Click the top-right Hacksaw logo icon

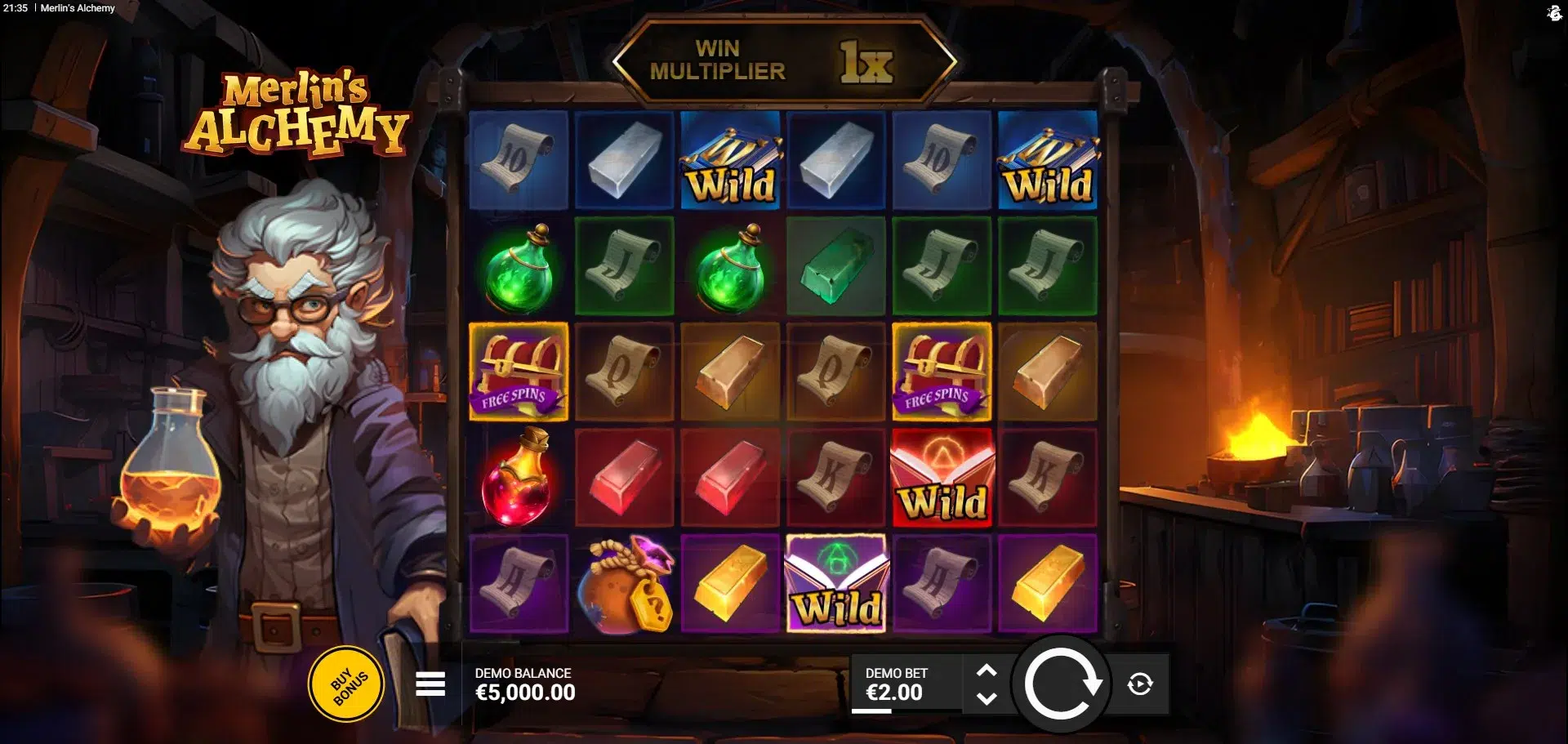coord(1554,12)
